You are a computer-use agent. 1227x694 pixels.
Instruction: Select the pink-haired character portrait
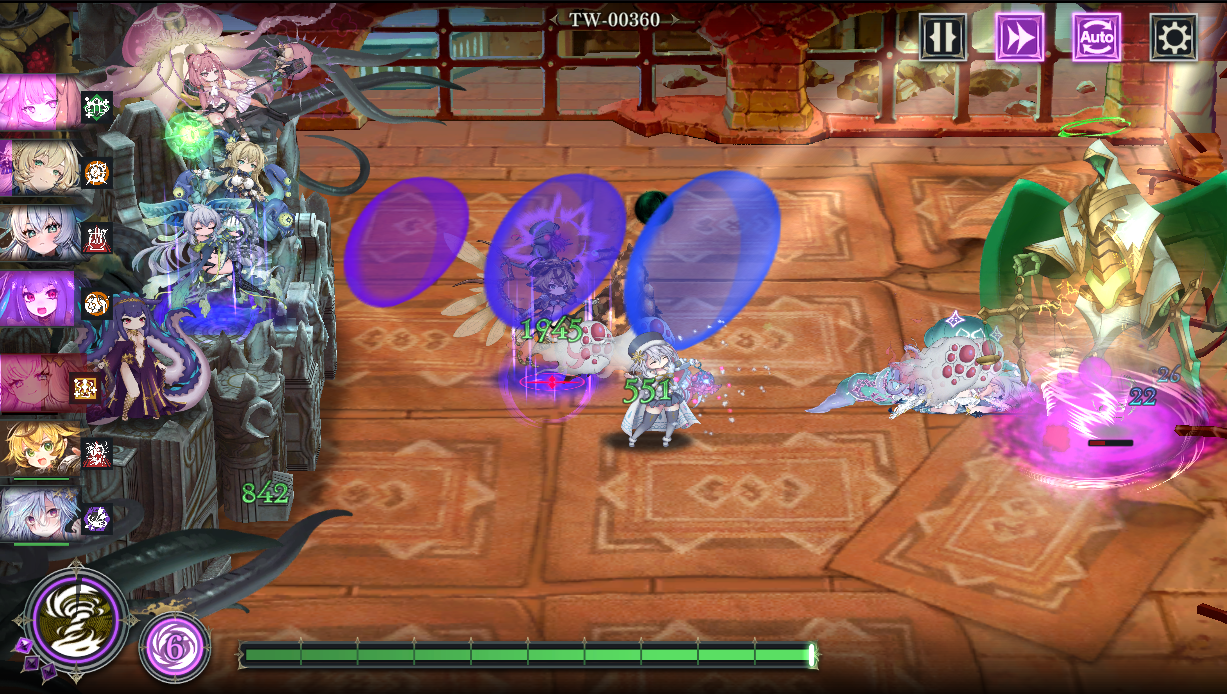(40, 102)
